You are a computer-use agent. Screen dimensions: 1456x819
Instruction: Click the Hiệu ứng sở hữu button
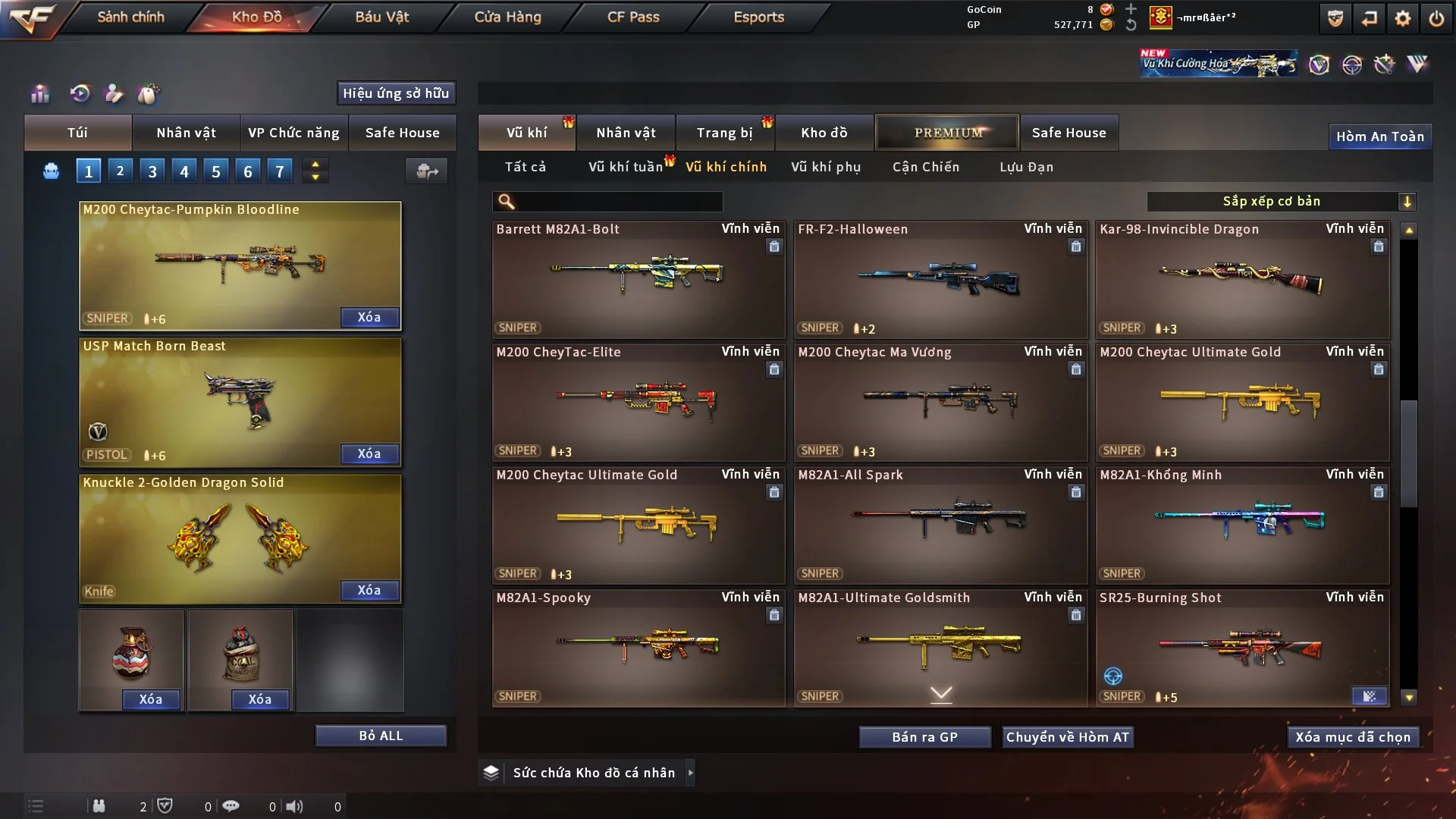pyautogui.click(x=396, y=93)
